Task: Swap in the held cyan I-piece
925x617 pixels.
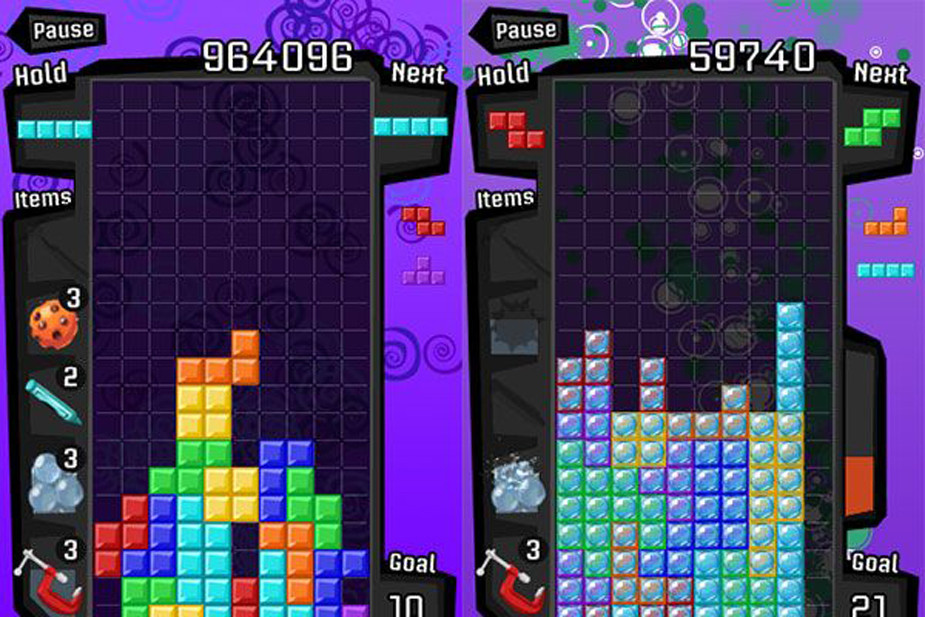Action: pos(54,129)
